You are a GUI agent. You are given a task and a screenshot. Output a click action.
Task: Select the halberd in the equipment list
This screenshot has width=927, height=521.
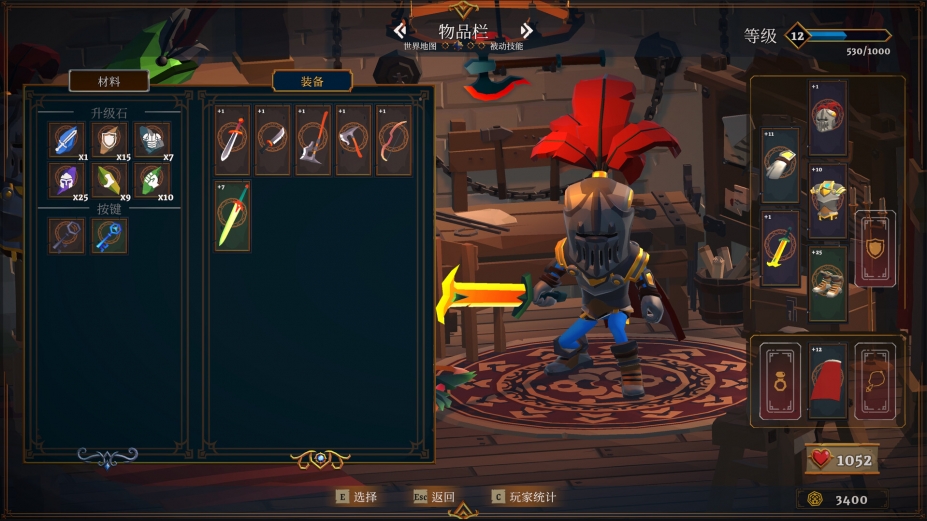(x=313, y=140)
